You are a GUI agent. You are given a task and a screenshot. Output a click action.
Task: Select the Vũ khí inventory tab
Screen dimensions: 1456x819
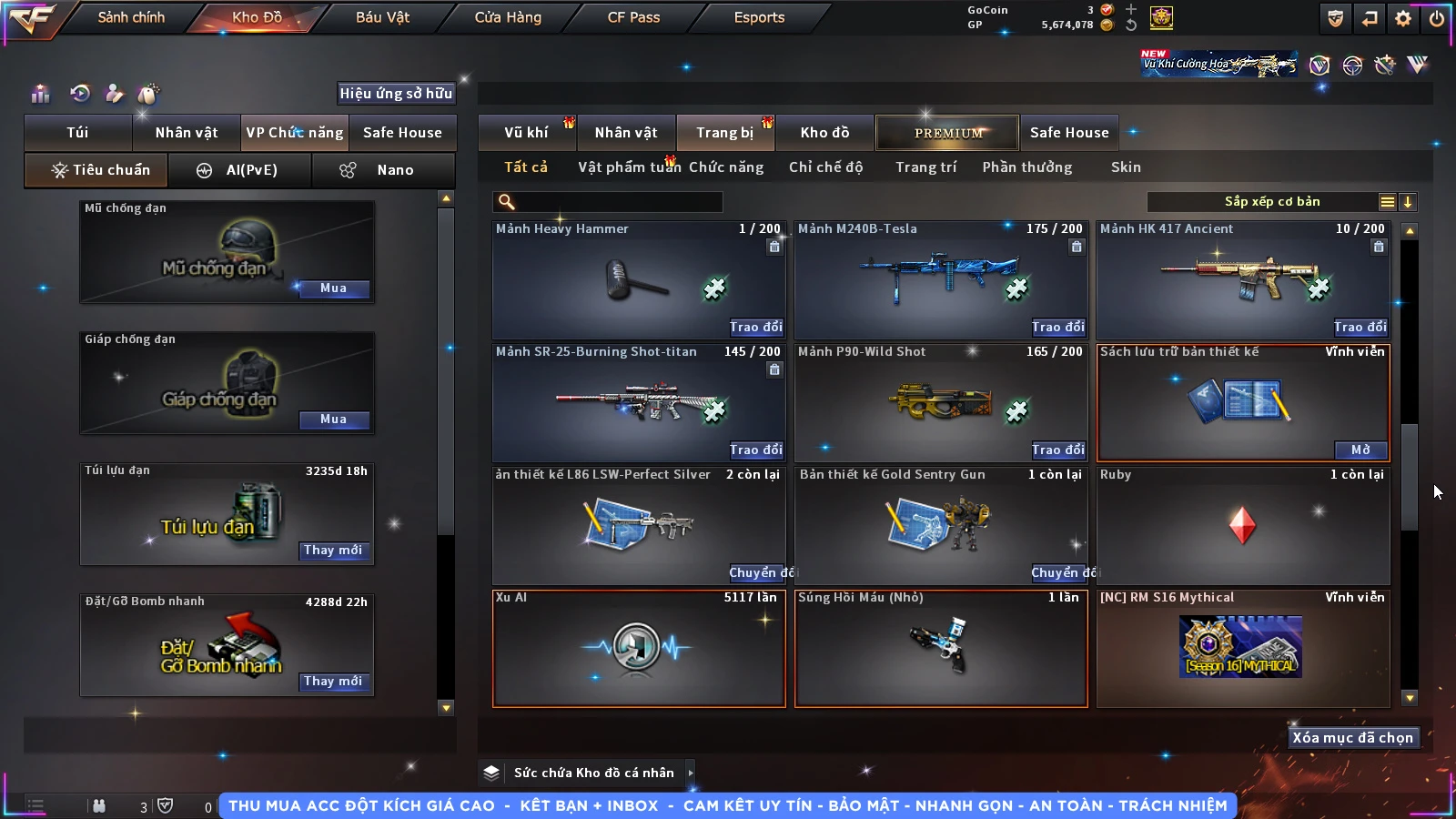click(526, 133)
